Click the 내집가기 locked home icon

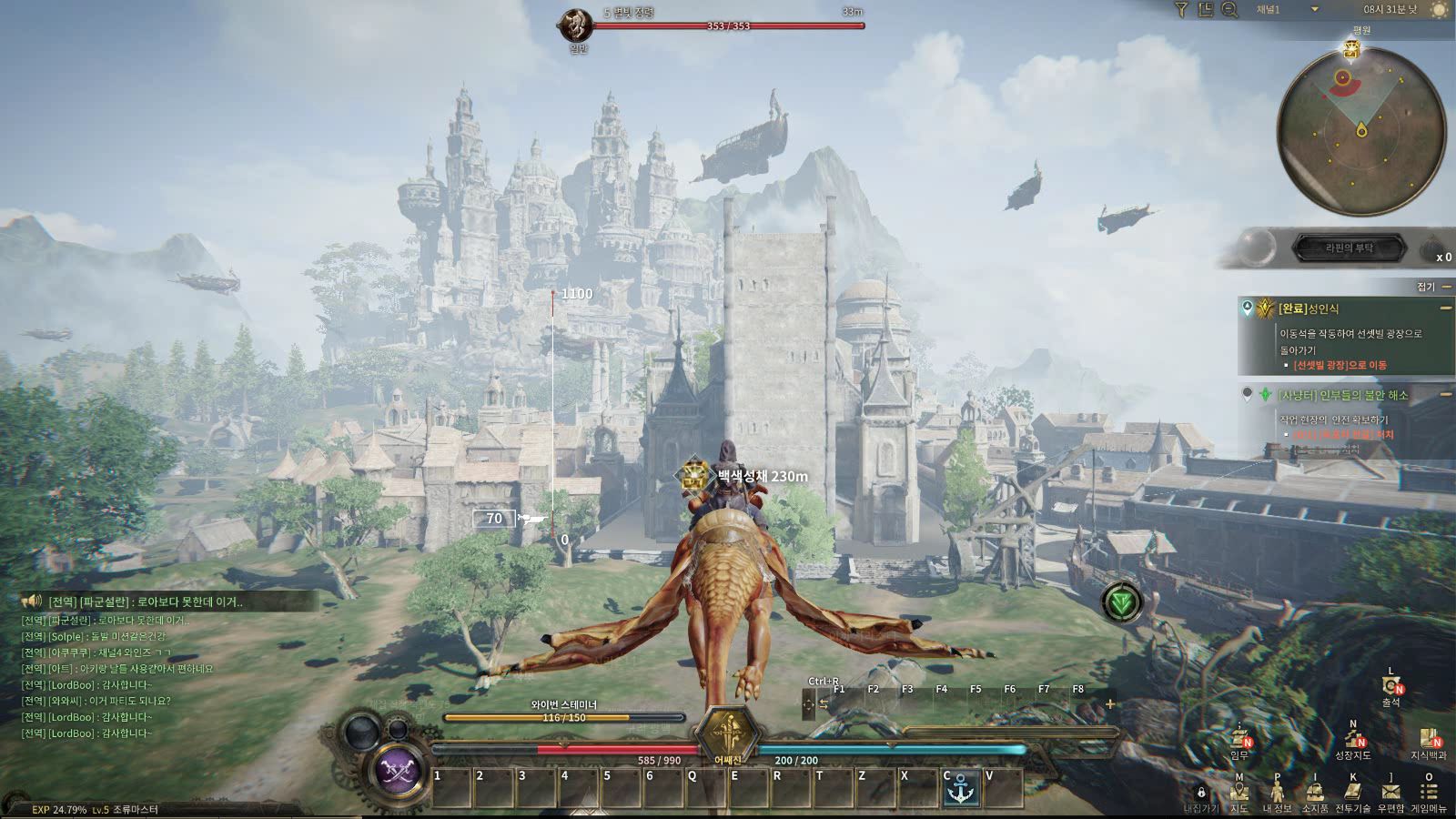coord(1201,793)
